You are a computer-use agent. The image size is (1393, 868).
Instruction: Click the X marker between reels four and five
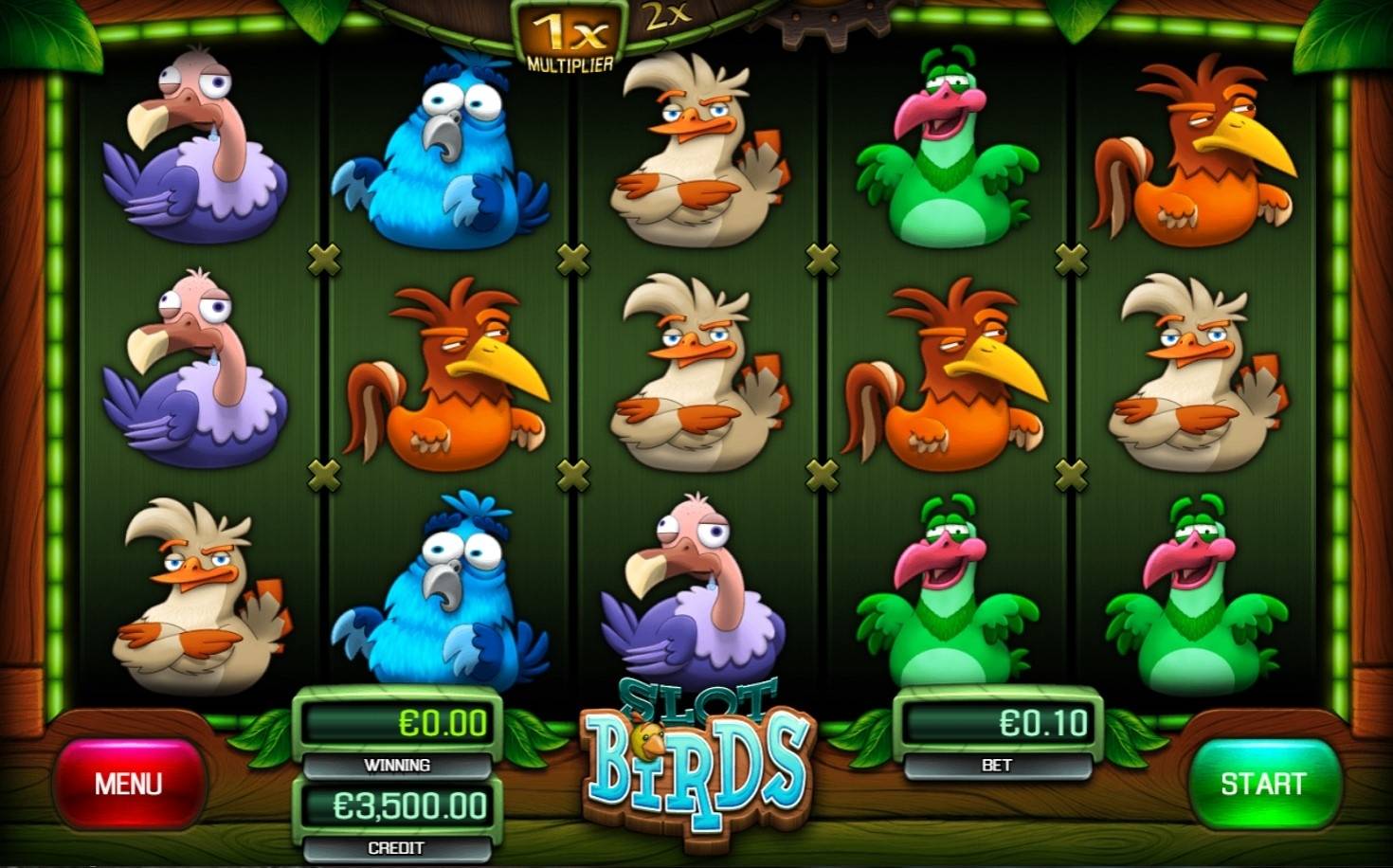[1071, 256]
